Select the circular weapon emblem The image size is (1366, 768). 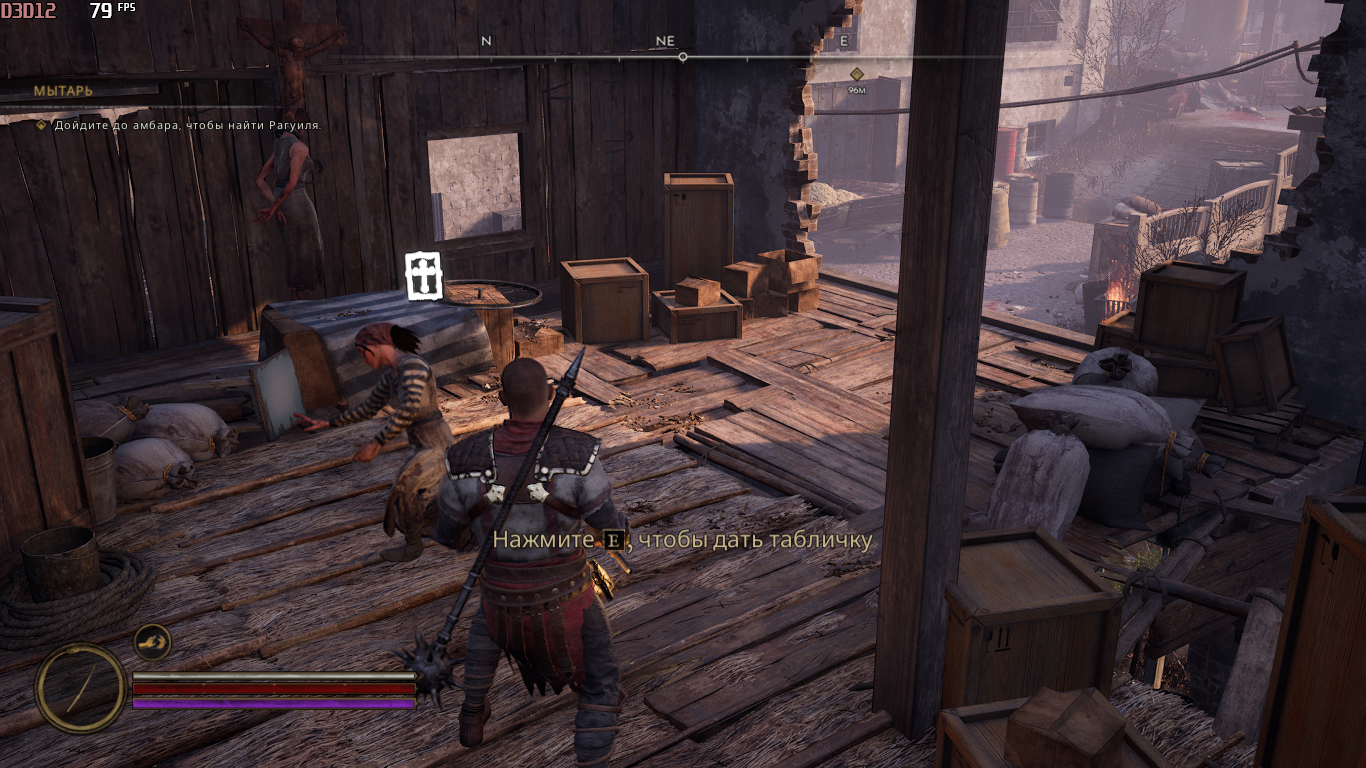coord(81,688)
